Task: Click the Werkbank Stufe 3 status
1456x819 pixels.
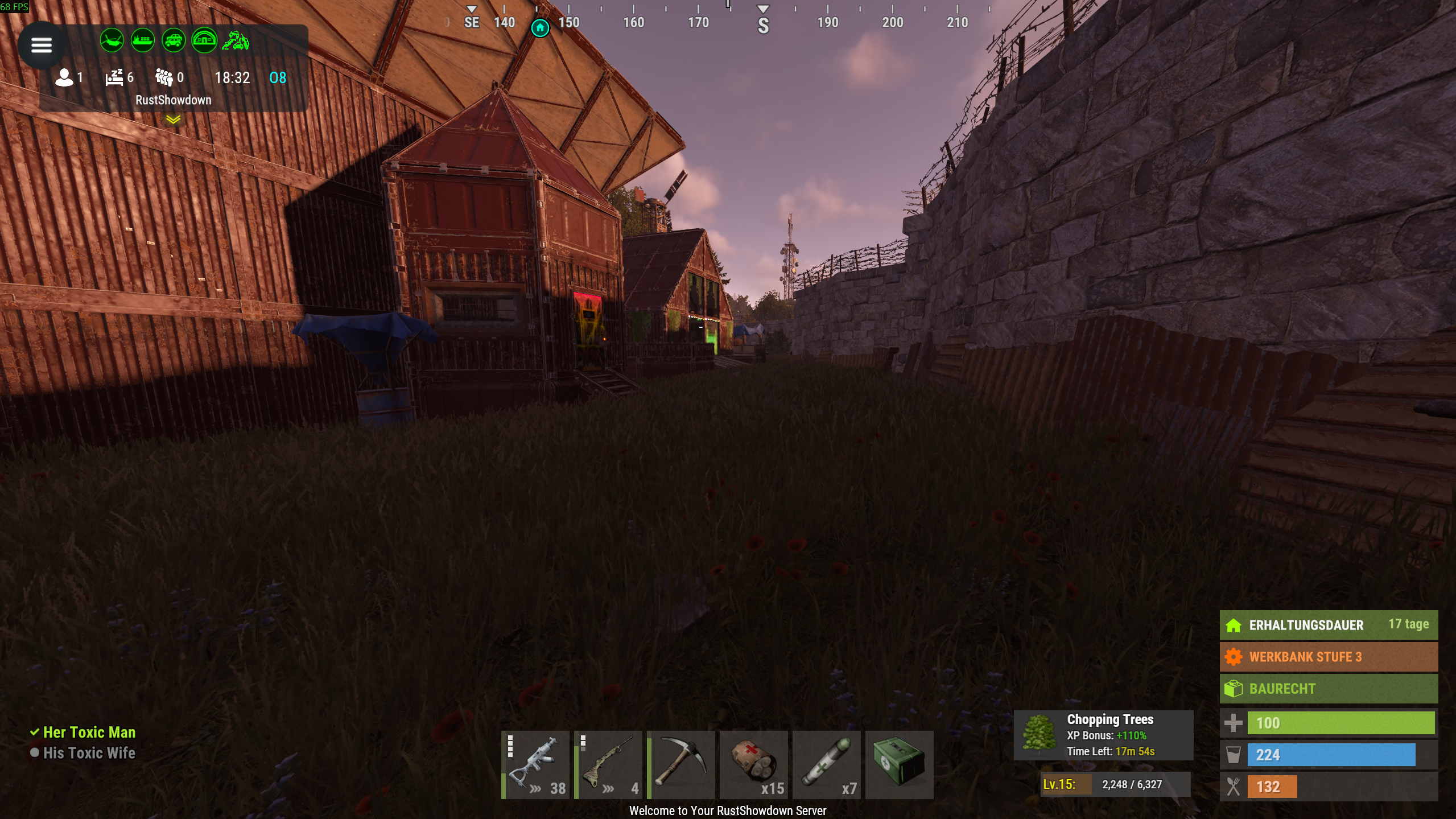Action: coord(1328,657)
